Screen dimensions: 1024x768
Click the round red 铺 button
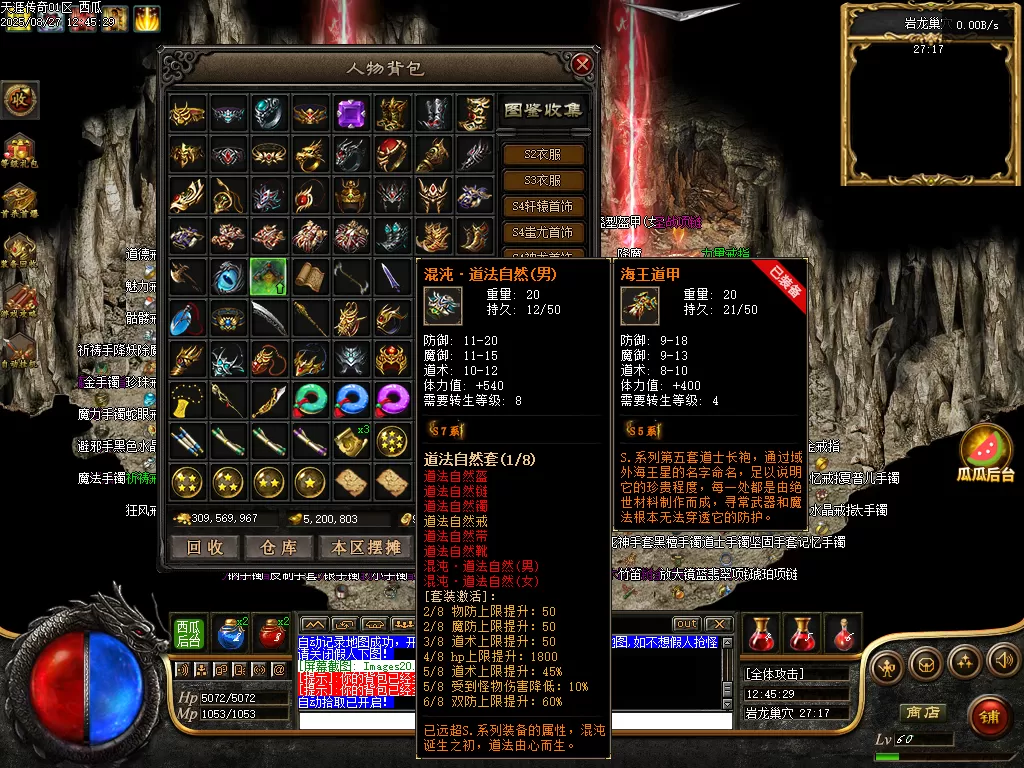[988, 716]
